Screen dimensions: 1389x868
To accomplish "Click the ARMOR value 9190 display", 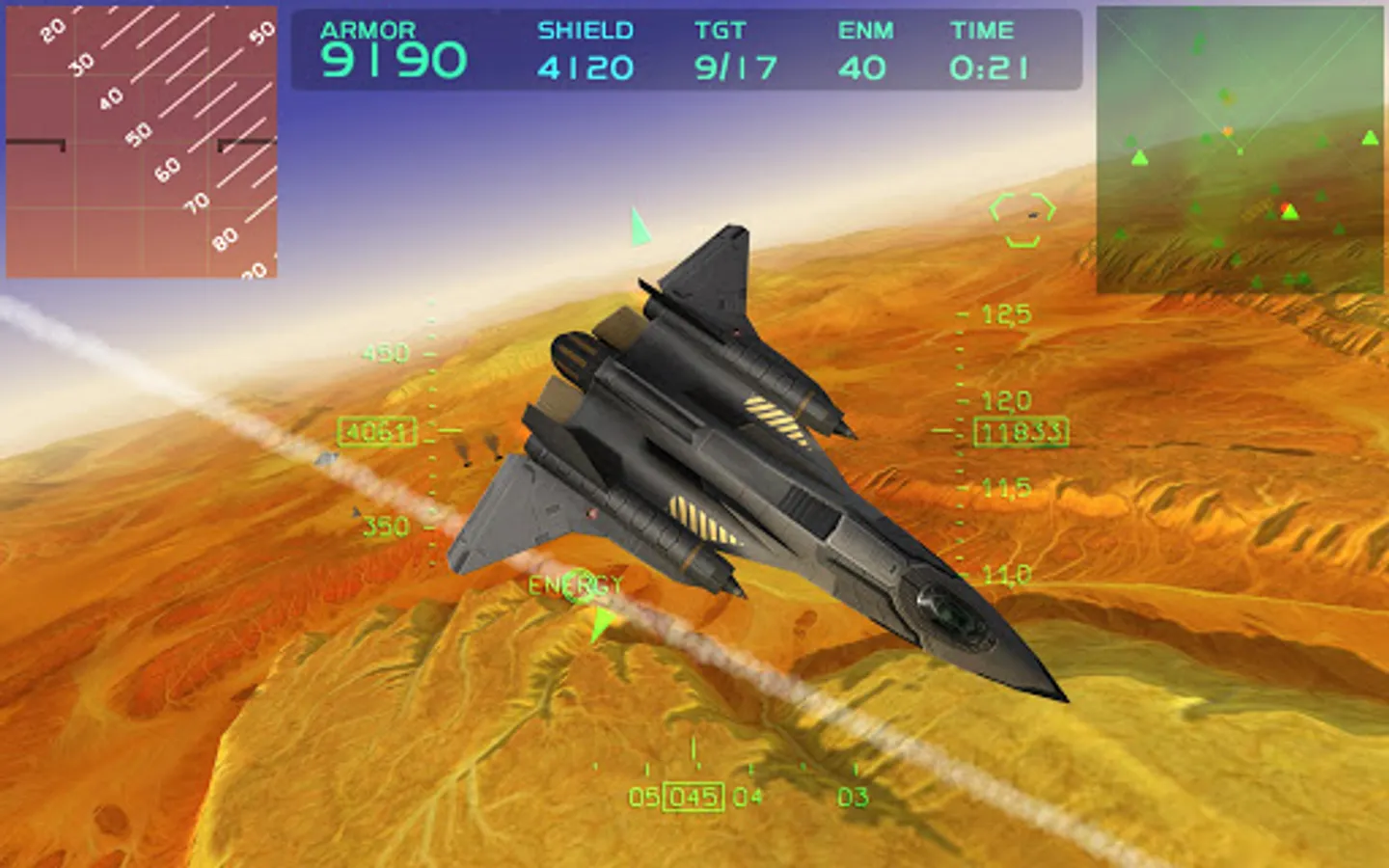I will coord(396,60).
